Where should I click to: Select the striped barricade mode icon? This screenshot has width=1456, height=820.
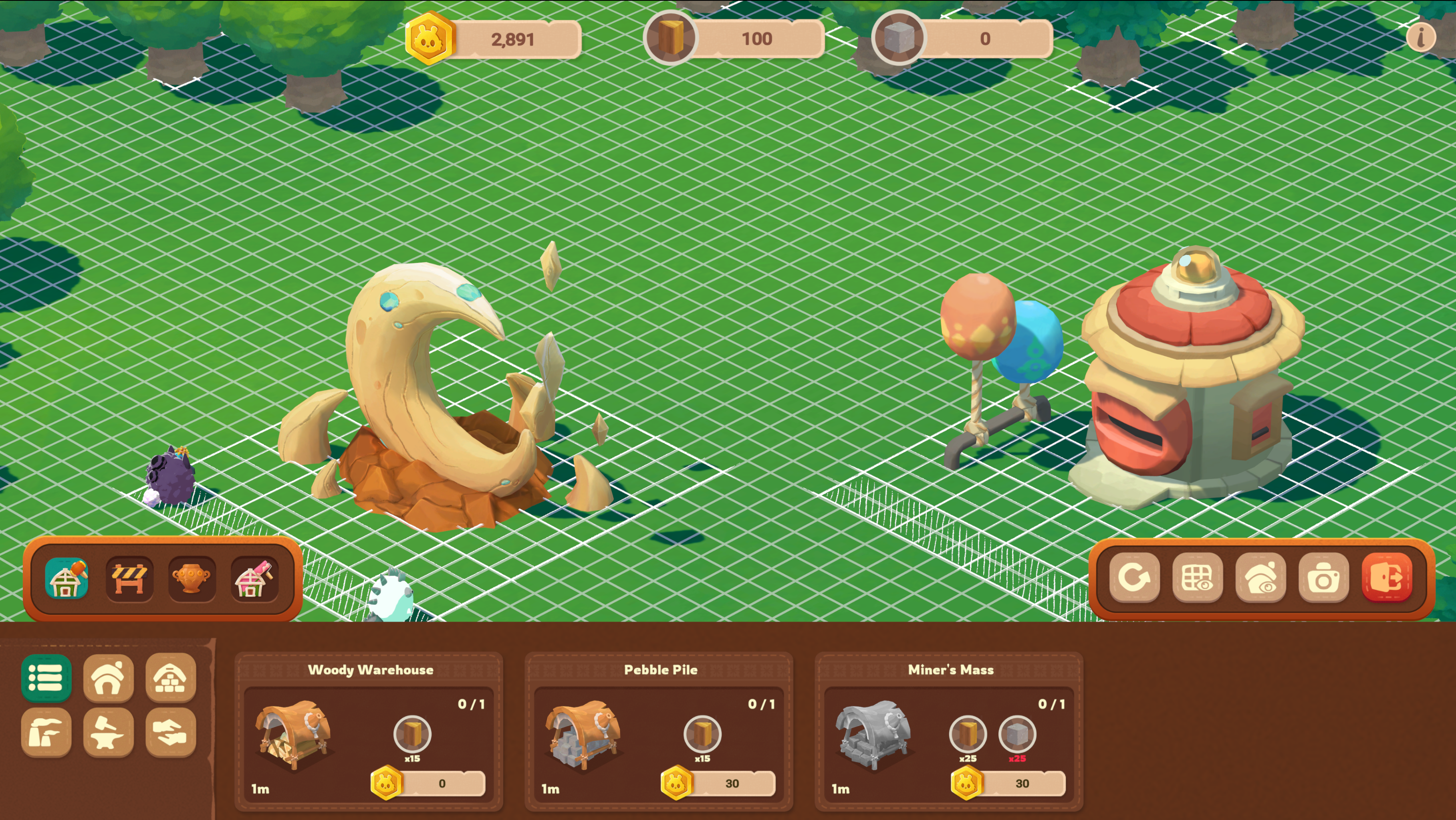point(129,578)
